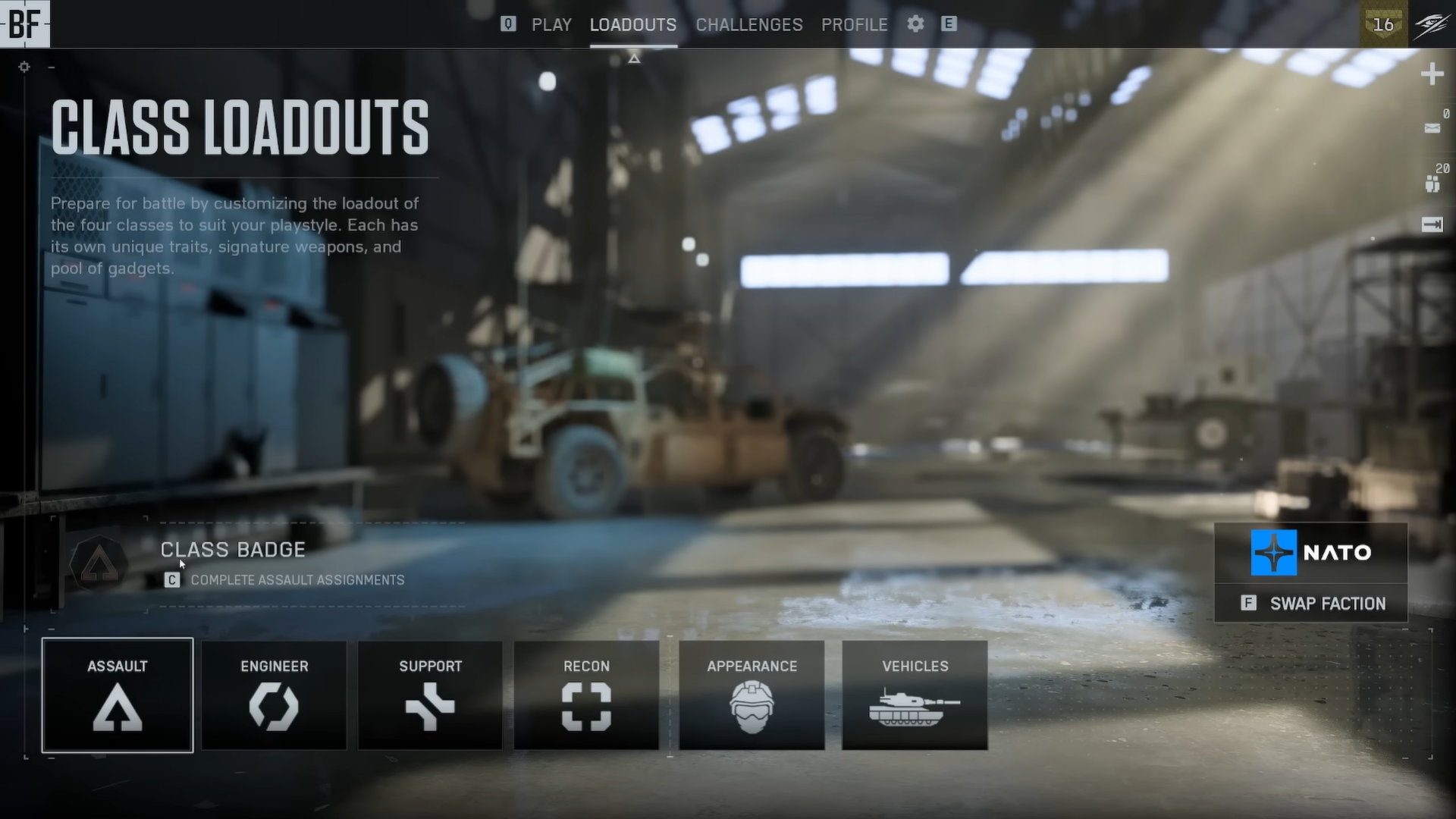The width and height of the screenshot is (1456, 819).
Task: Go to the Challenges tab
Action: click(749, 25)
